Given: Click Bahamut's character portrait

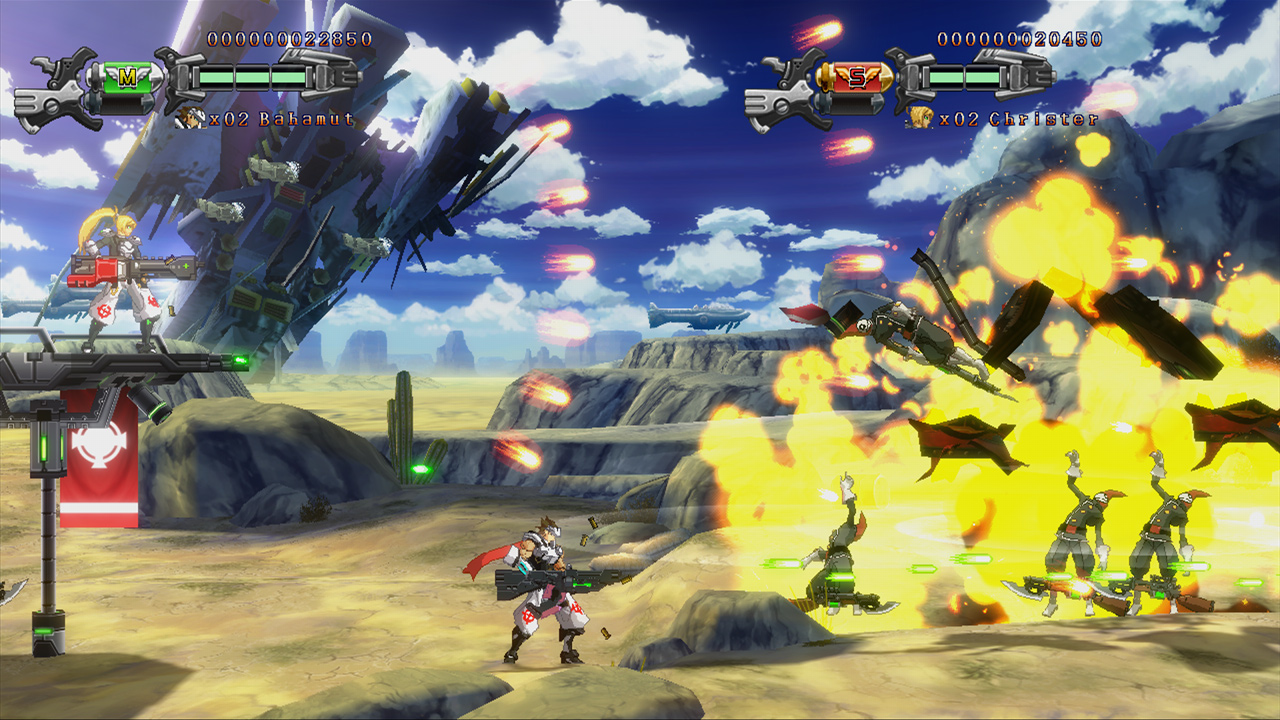Looking at the screenshot, I should [190, 118].
